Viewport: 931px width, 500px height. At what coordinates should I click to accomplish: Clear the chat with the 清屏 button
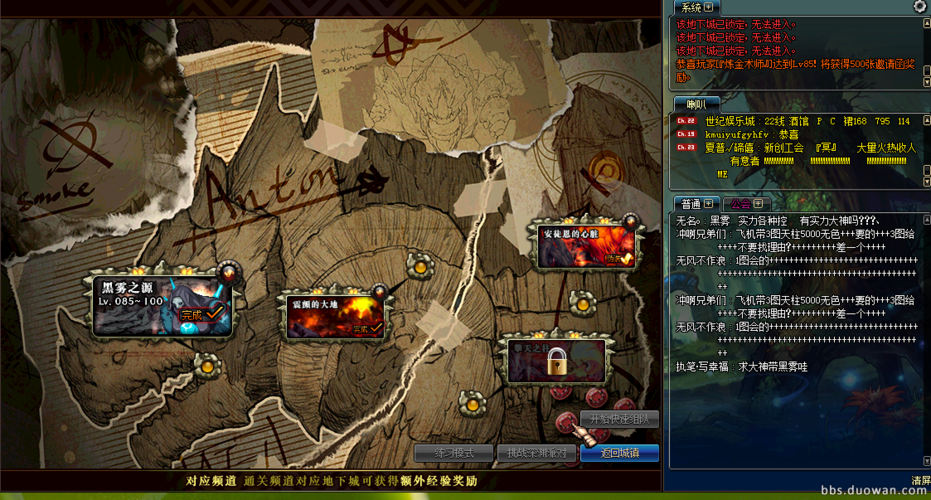click(x=920, y=481)
